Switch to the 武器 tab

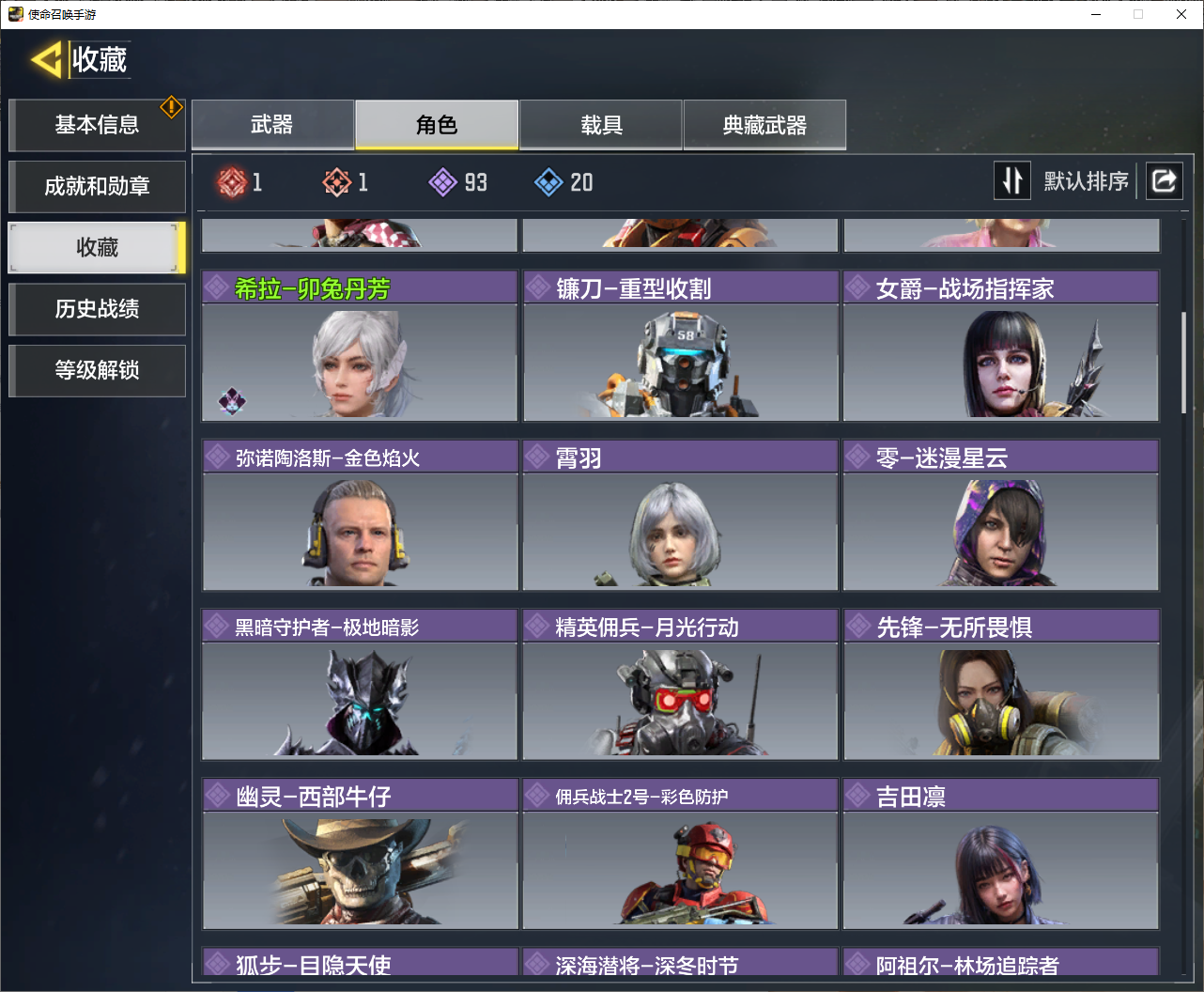point(272,125)
